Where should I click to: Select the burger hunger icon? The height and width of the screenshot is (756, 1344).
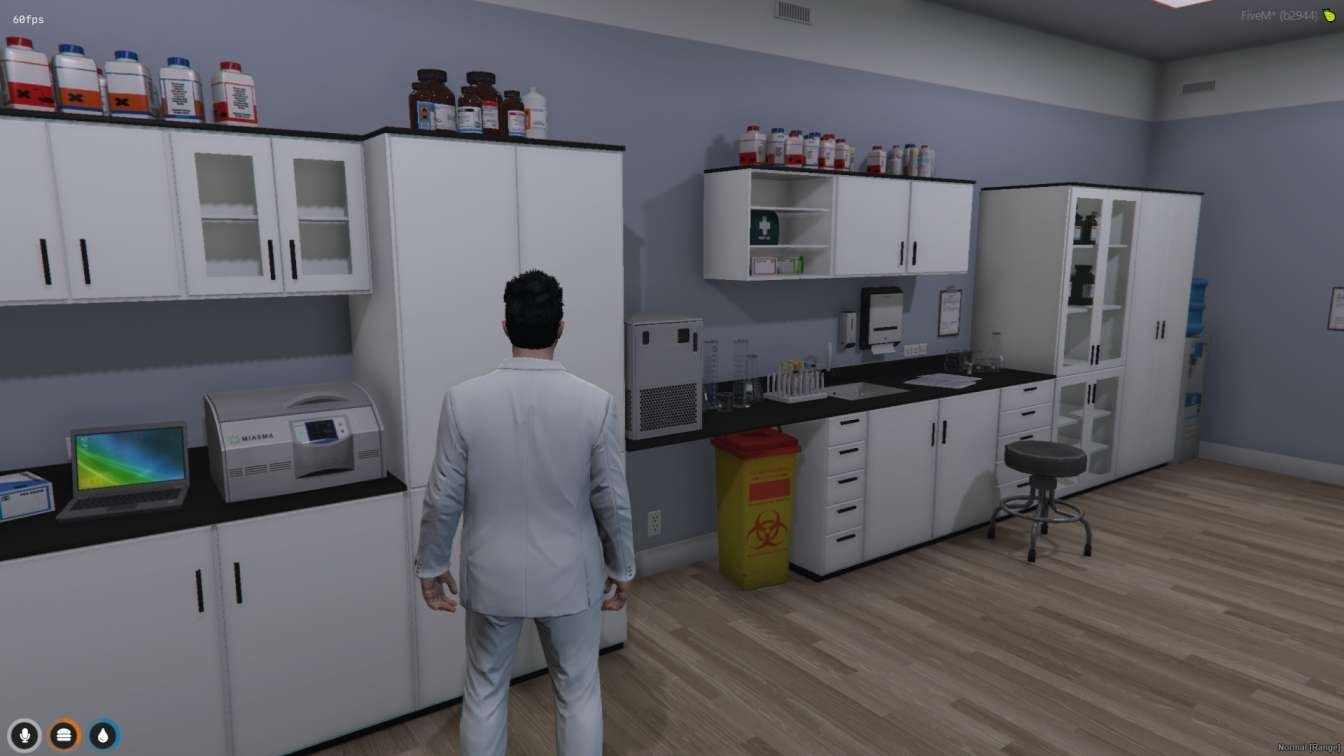65,735
